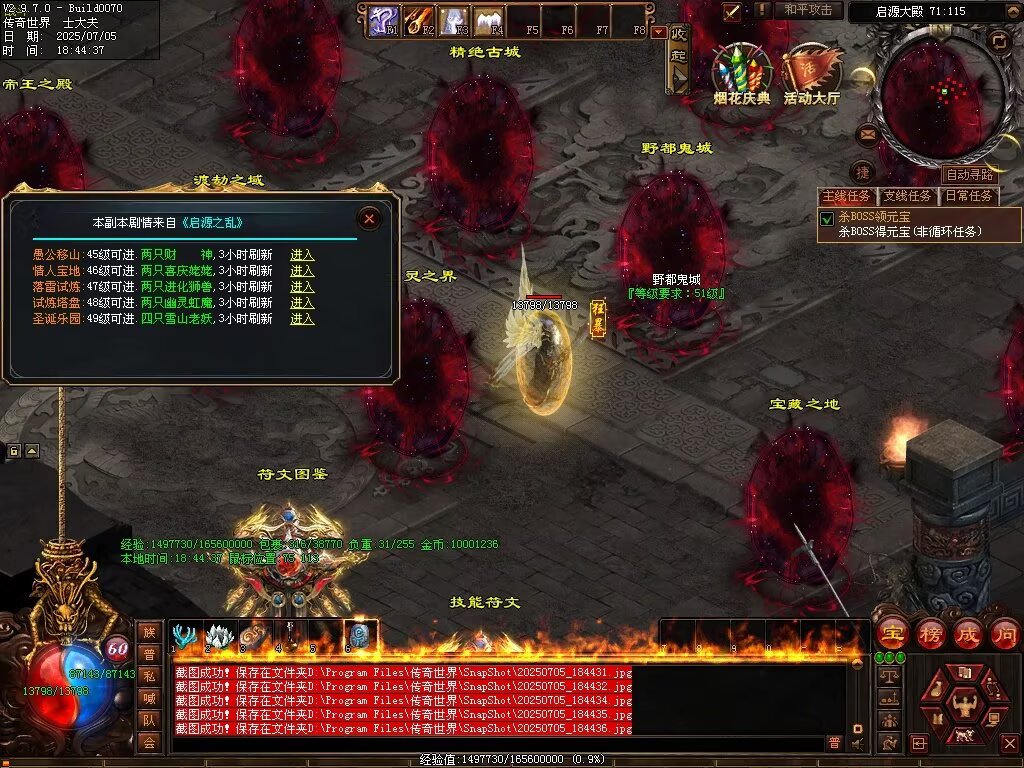Screen dimensions: 1024x768
Task: Select the 私 private chat channel
Action: (148, 676)
